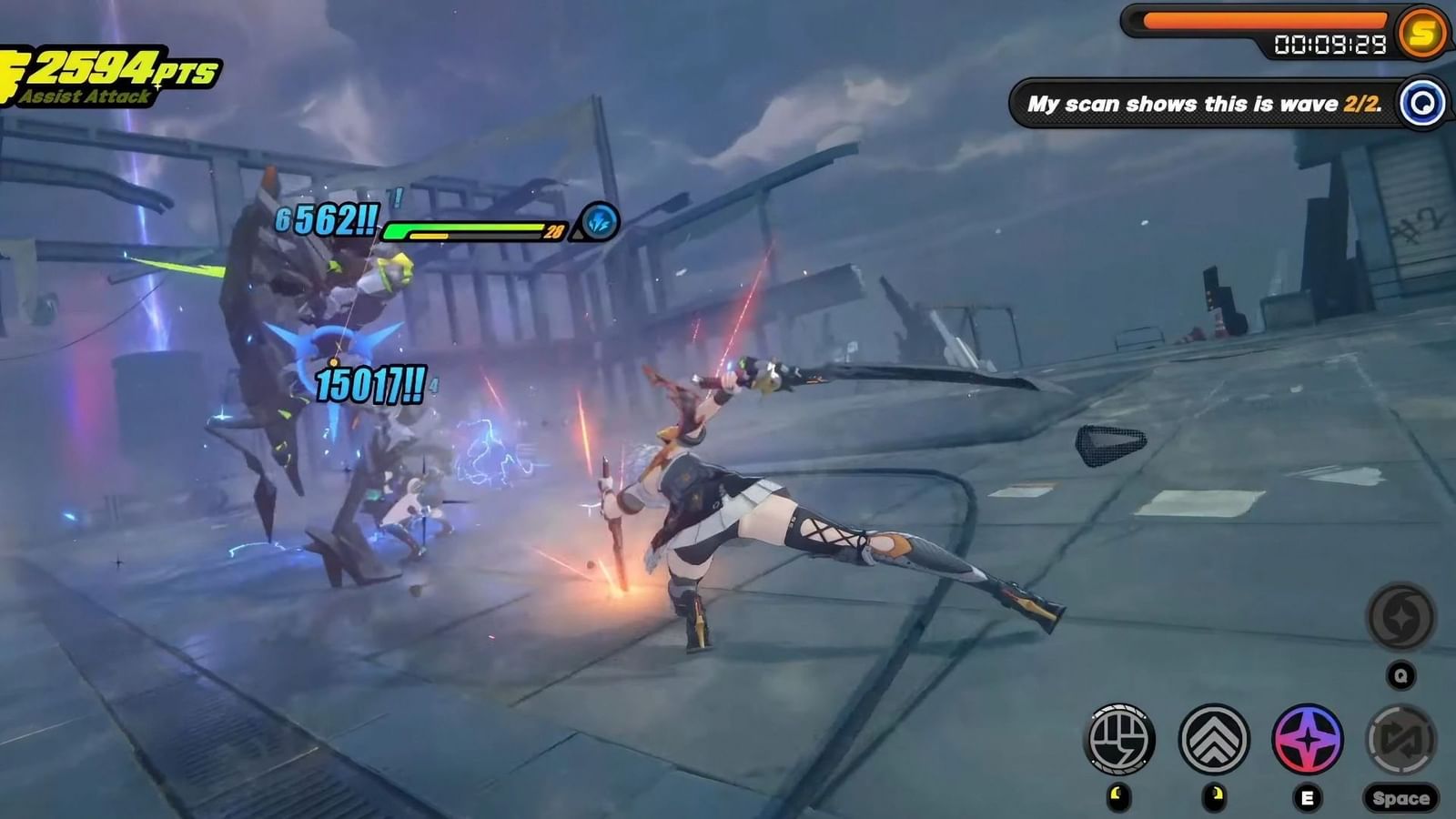Toggle the right mouse button indicator under dodge skill

click(1212, 796)
